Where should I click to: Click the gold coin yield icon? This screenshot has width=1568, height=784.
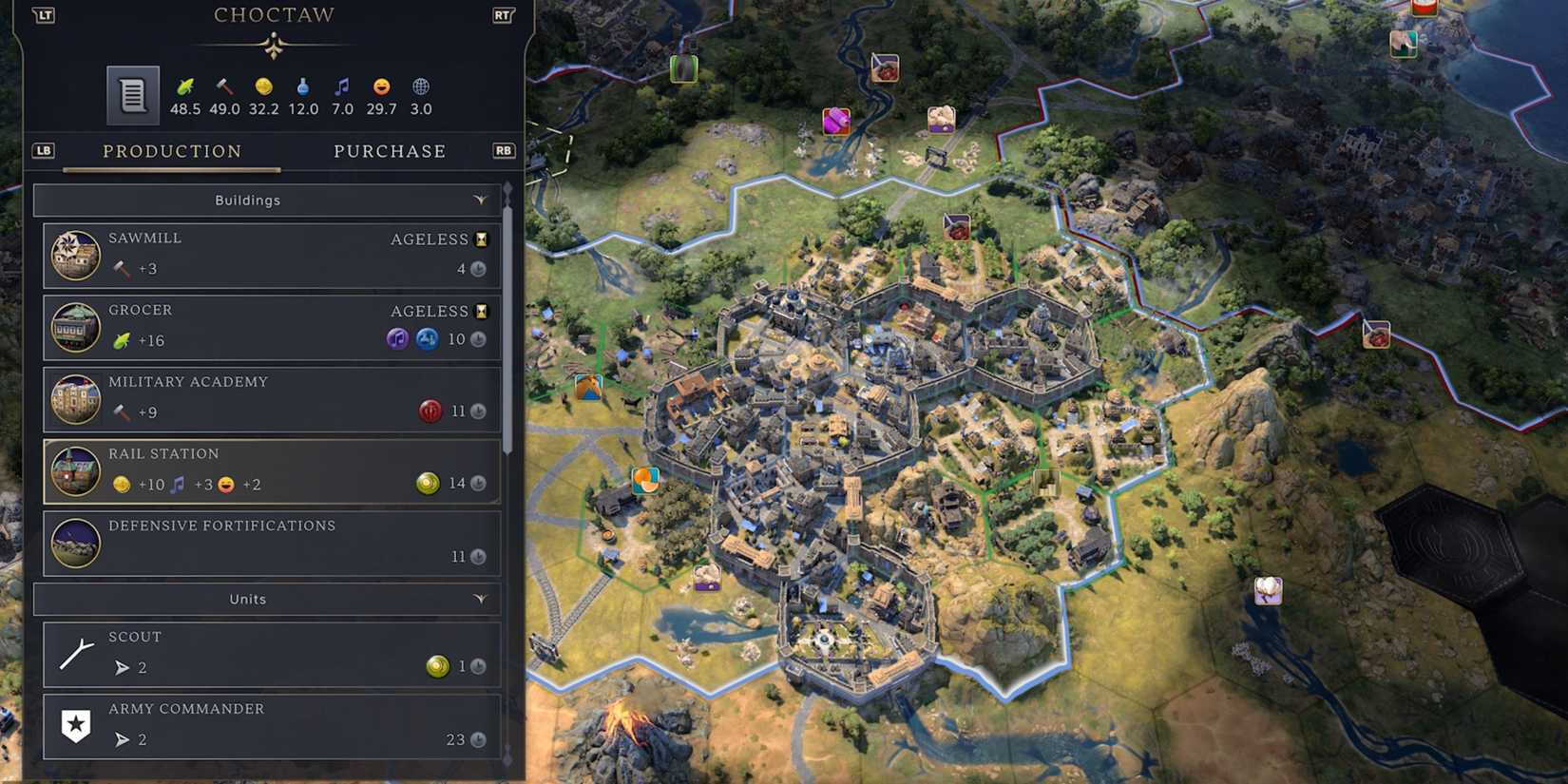(x=263, y=85)
